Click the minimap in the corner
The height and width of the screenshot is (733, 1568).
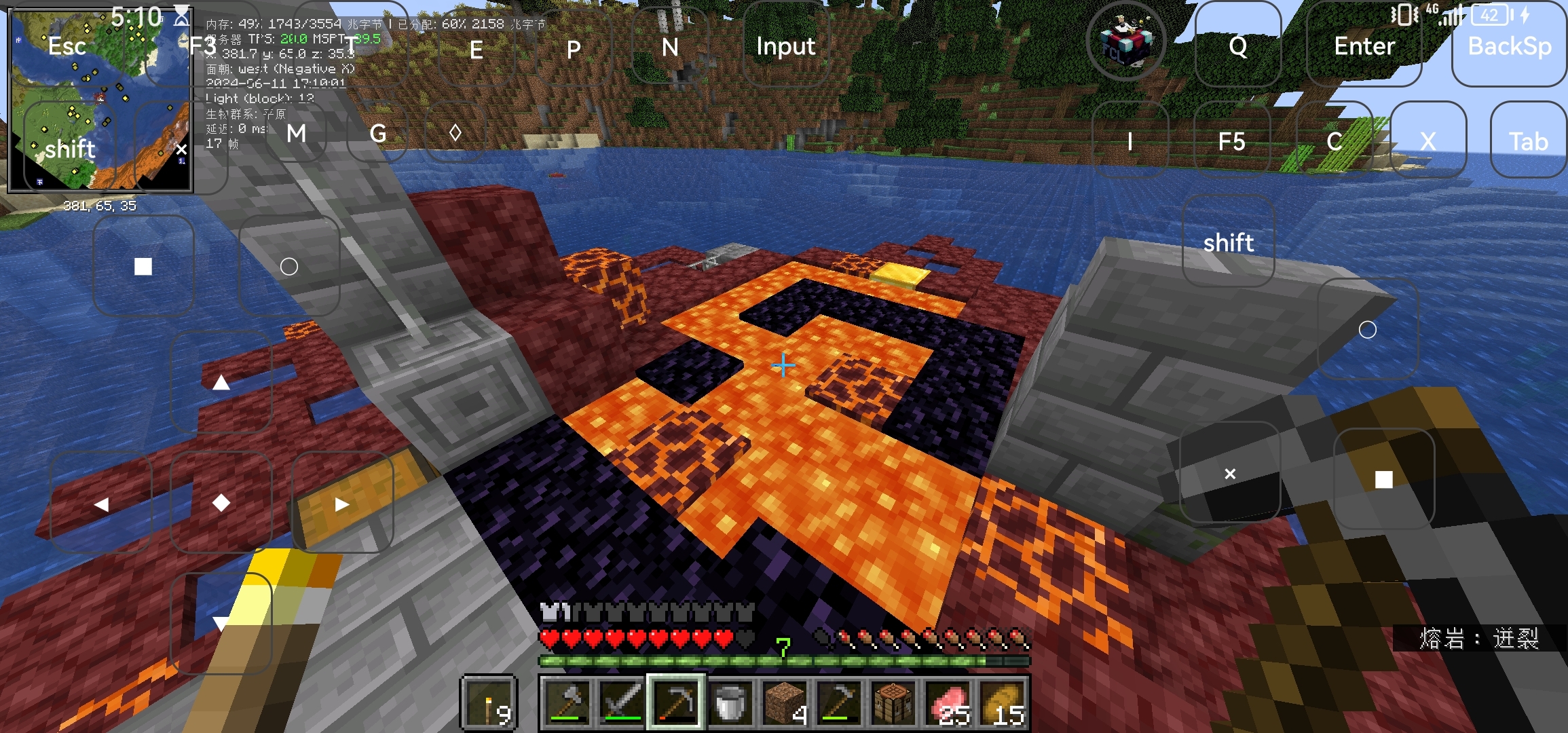[x=100, y=100]
